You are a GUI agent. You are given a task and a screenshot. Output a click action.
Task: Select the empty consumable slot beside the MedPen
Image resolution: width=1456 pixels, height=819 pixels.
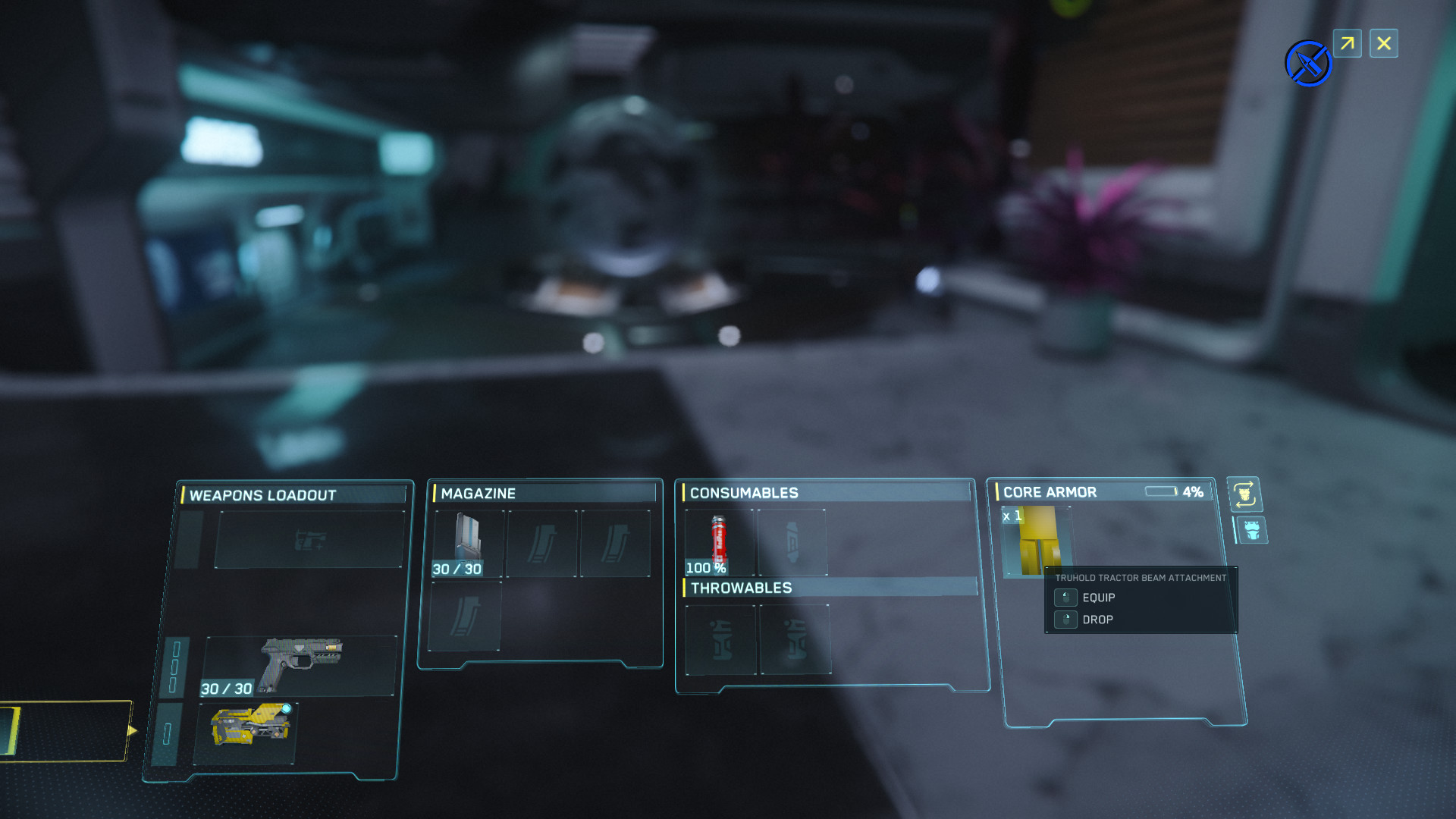pos(792,540)
